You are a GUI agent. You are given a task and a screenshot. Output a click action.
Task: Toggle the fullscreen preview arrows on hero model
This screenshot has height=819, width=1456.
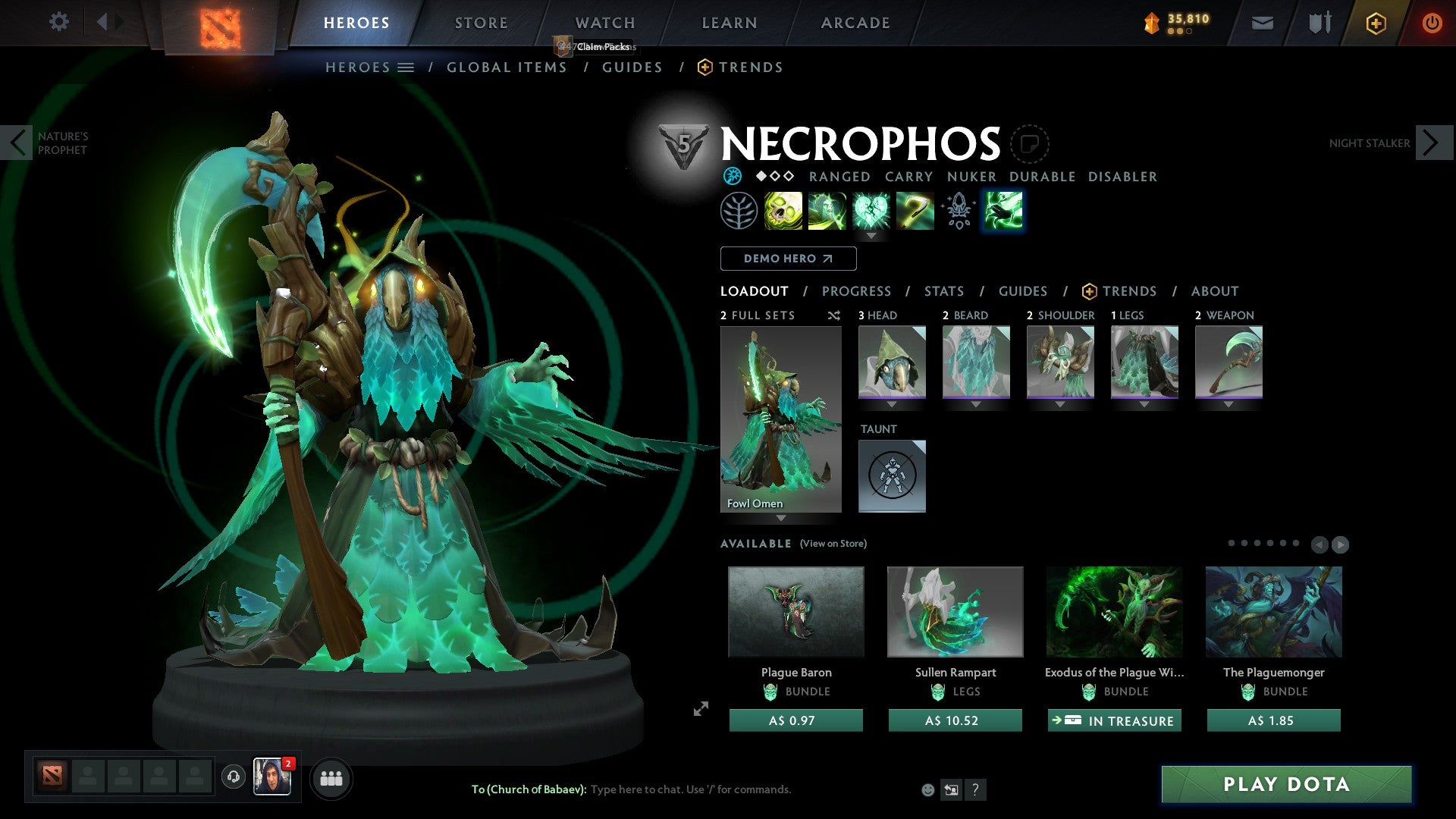pos(700,710)
